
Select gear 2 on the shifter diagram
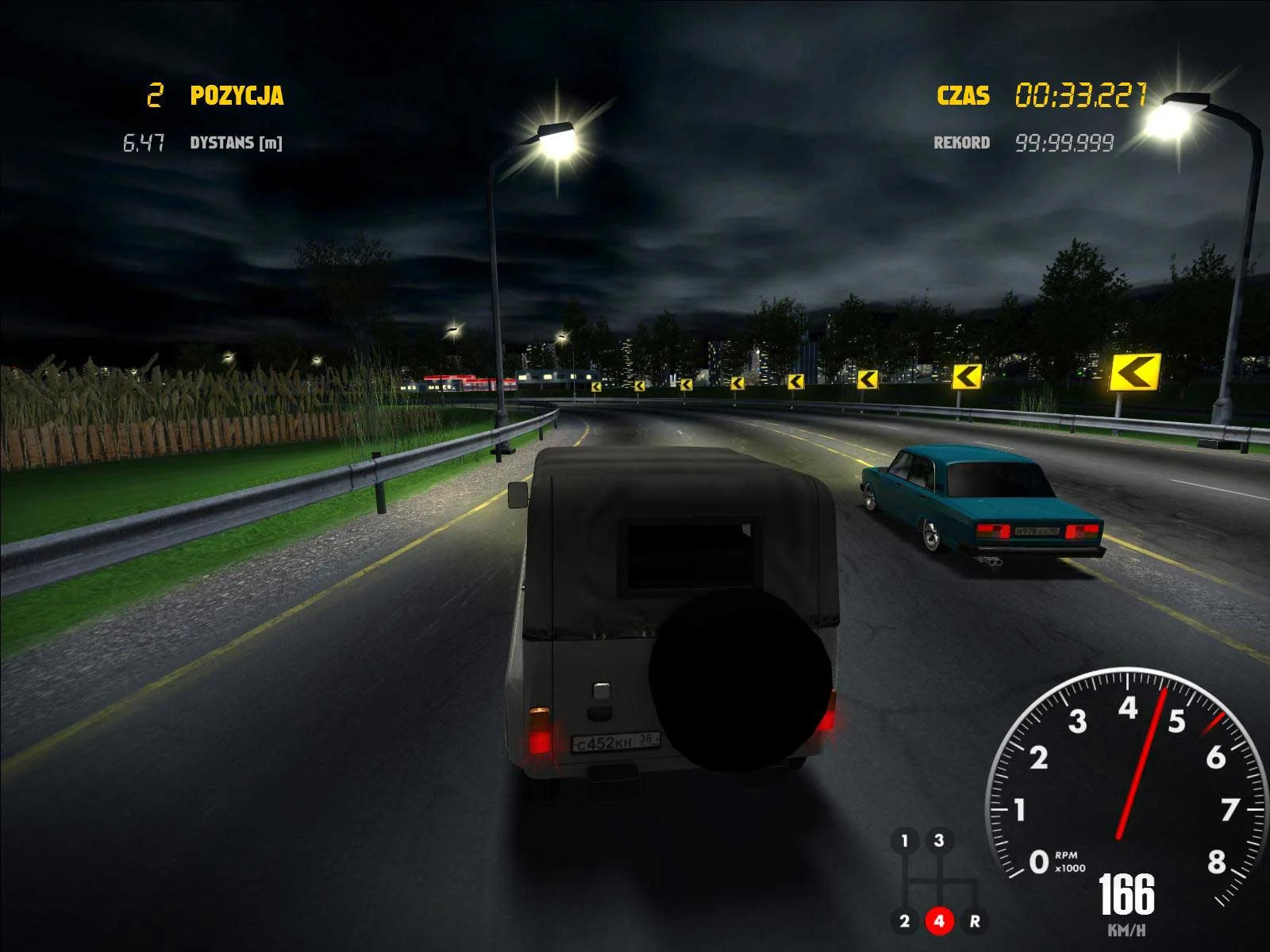(905, 920)
